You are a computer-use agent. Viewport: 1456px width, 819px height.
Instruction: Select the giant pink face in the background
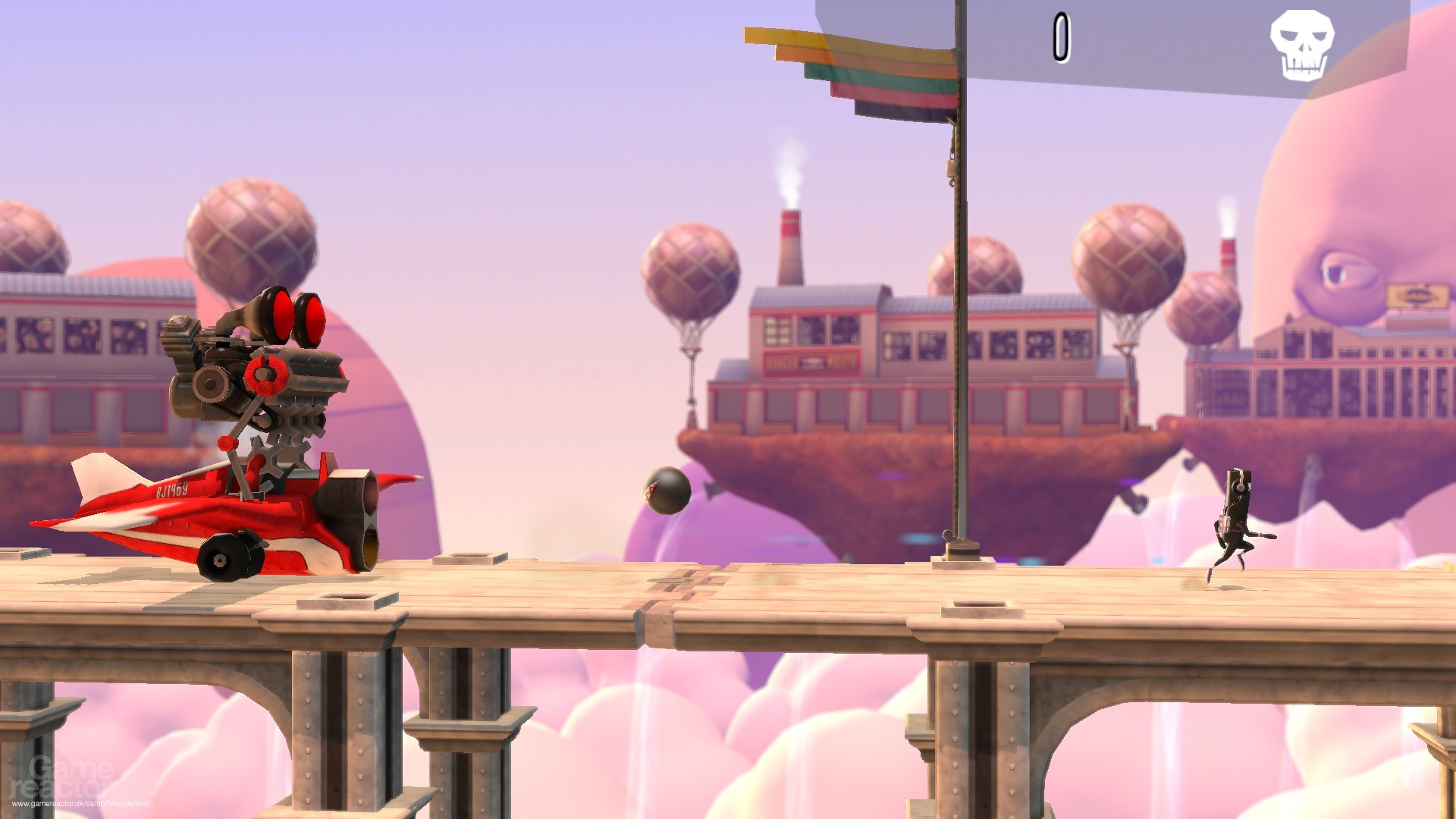pyautogui.click(x=1365, y=227)
